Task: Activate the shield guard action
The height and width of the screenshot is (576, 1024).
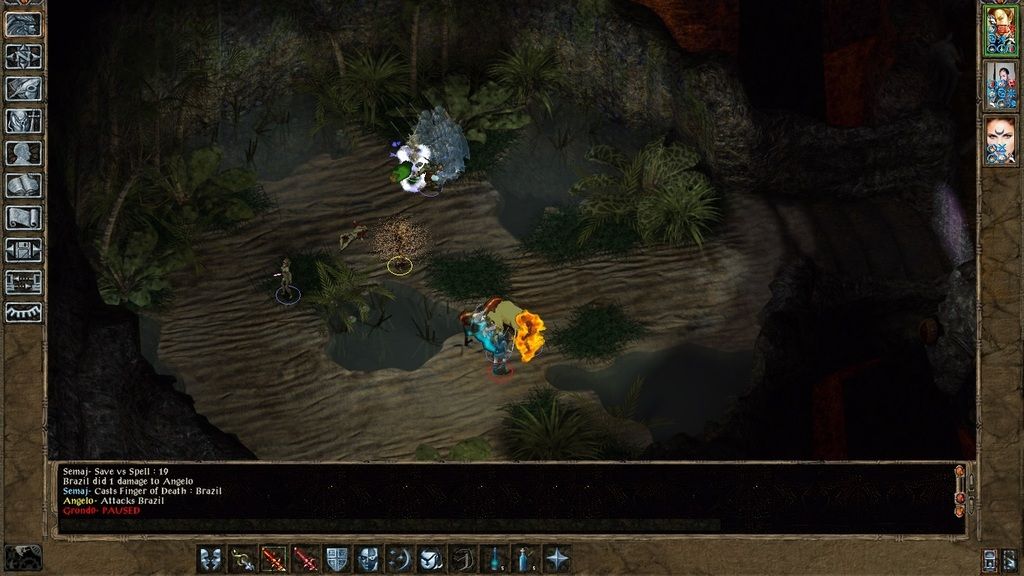Action: click(337, 559)
